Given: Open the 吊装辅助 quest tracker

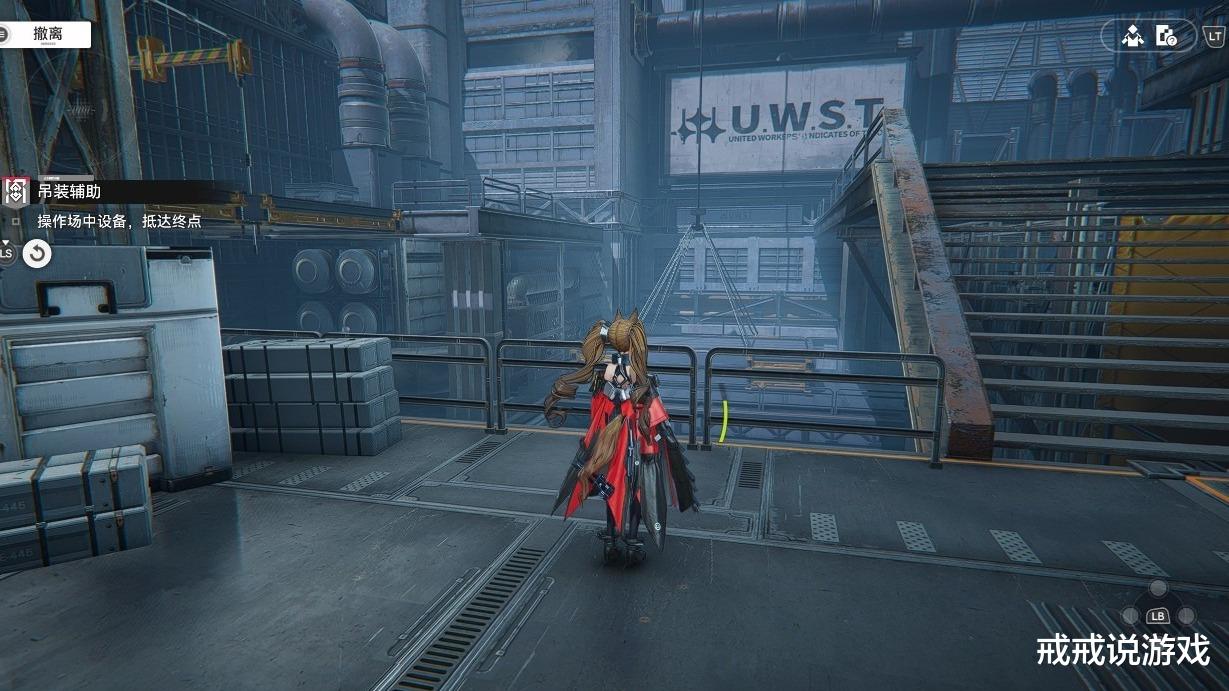Looking at the screenshot, I should point(68,191).
